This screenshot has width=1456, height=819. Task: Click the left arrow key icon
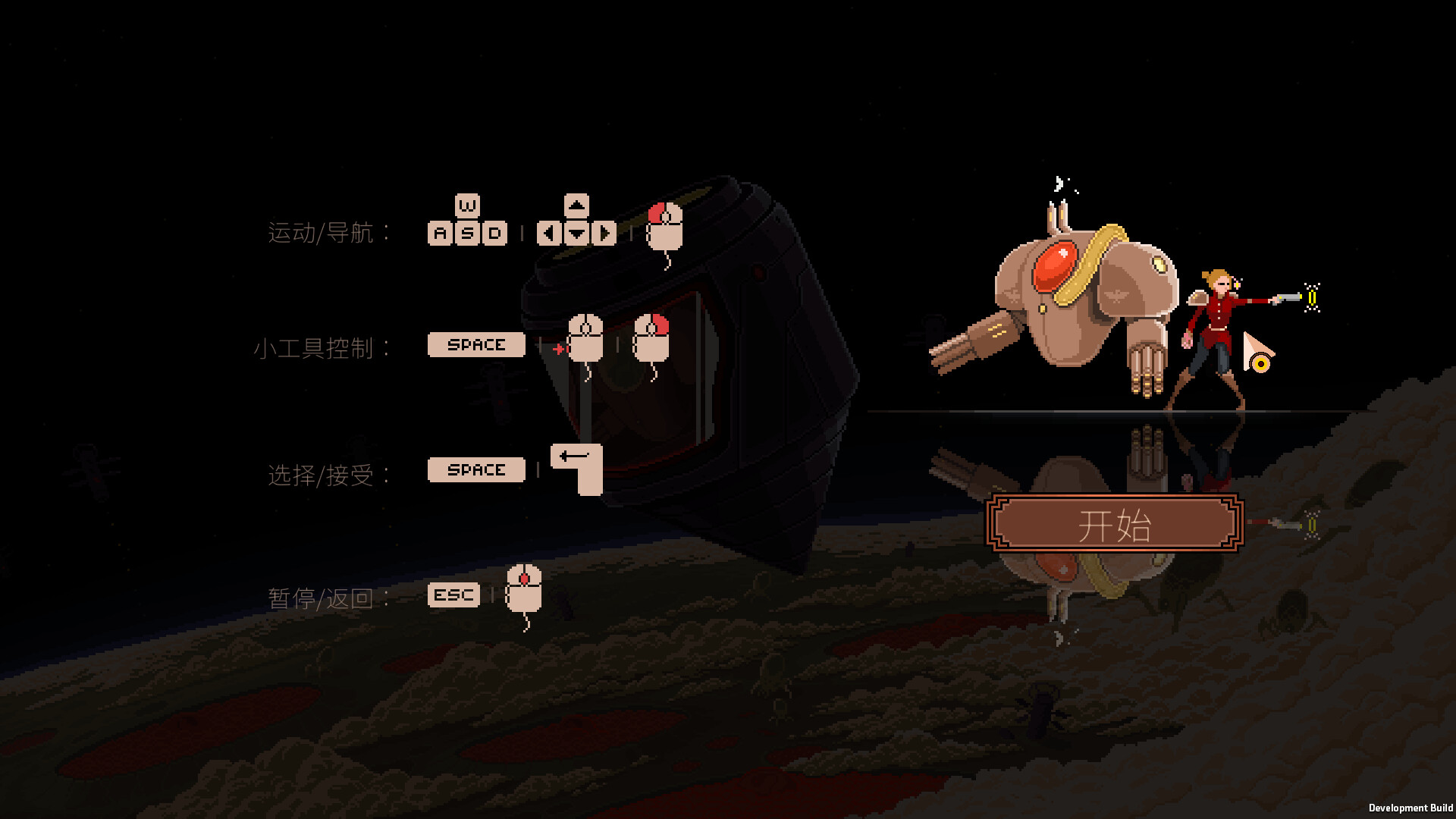tap(548, 233)
